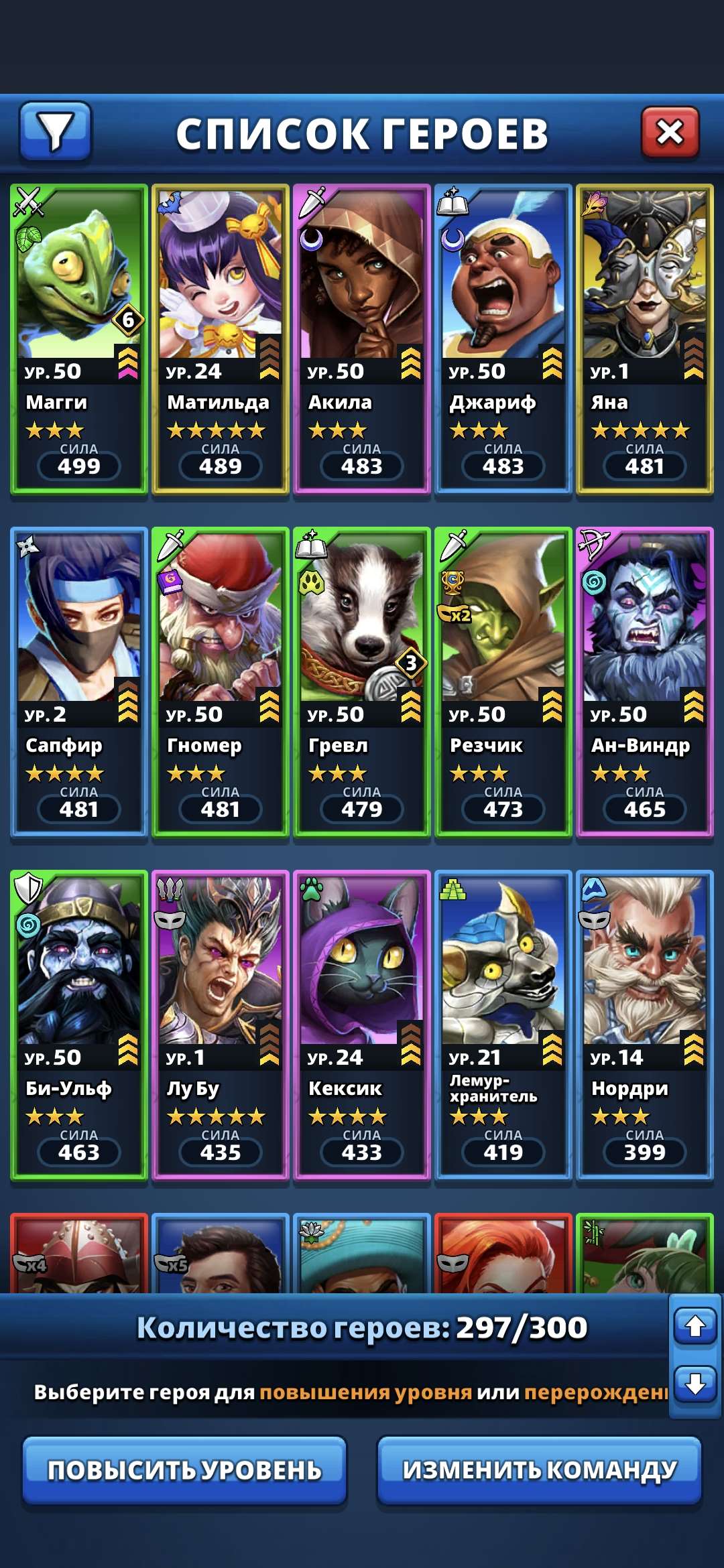Click the ПОВЫСИТЬ УРОВЕНЬ button

(x=184, y=1470)
